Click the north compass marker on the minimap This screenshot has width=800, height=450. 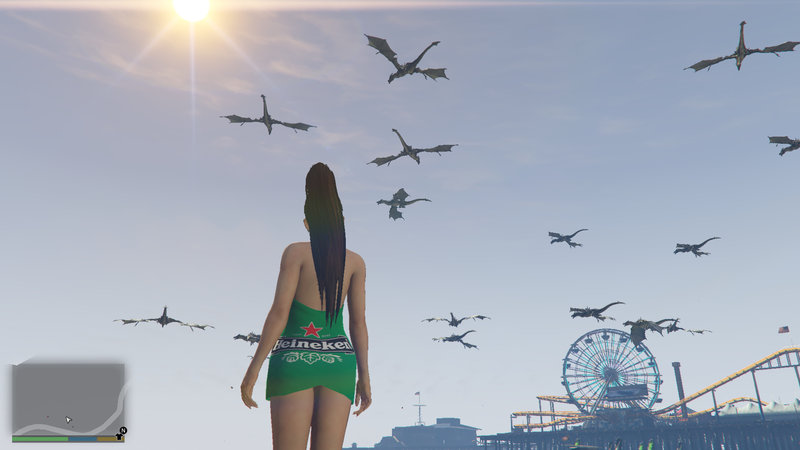[x=122, y=432]
